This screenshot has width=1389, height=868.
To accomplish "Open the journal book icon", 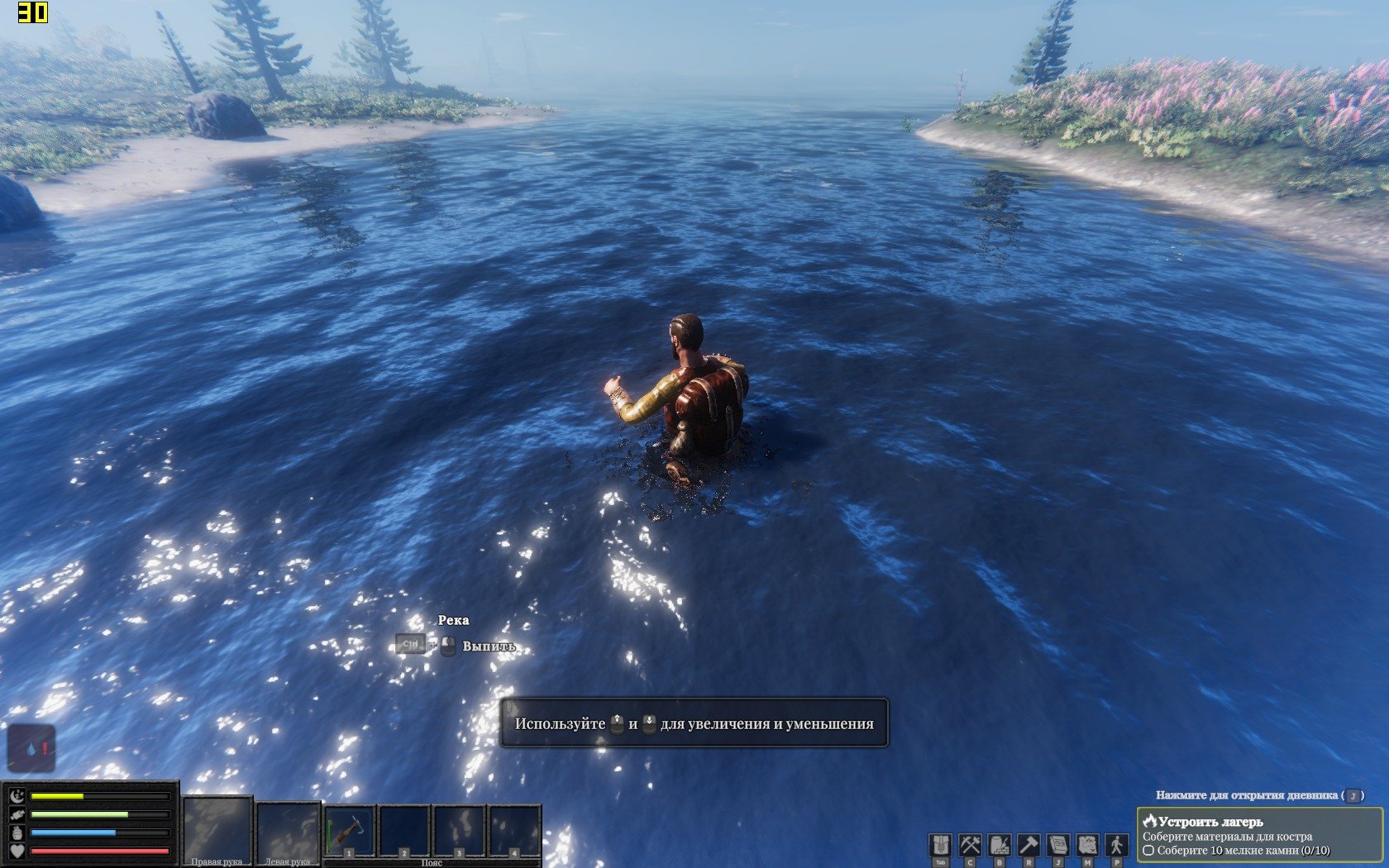I will [x=1058, y=845].
